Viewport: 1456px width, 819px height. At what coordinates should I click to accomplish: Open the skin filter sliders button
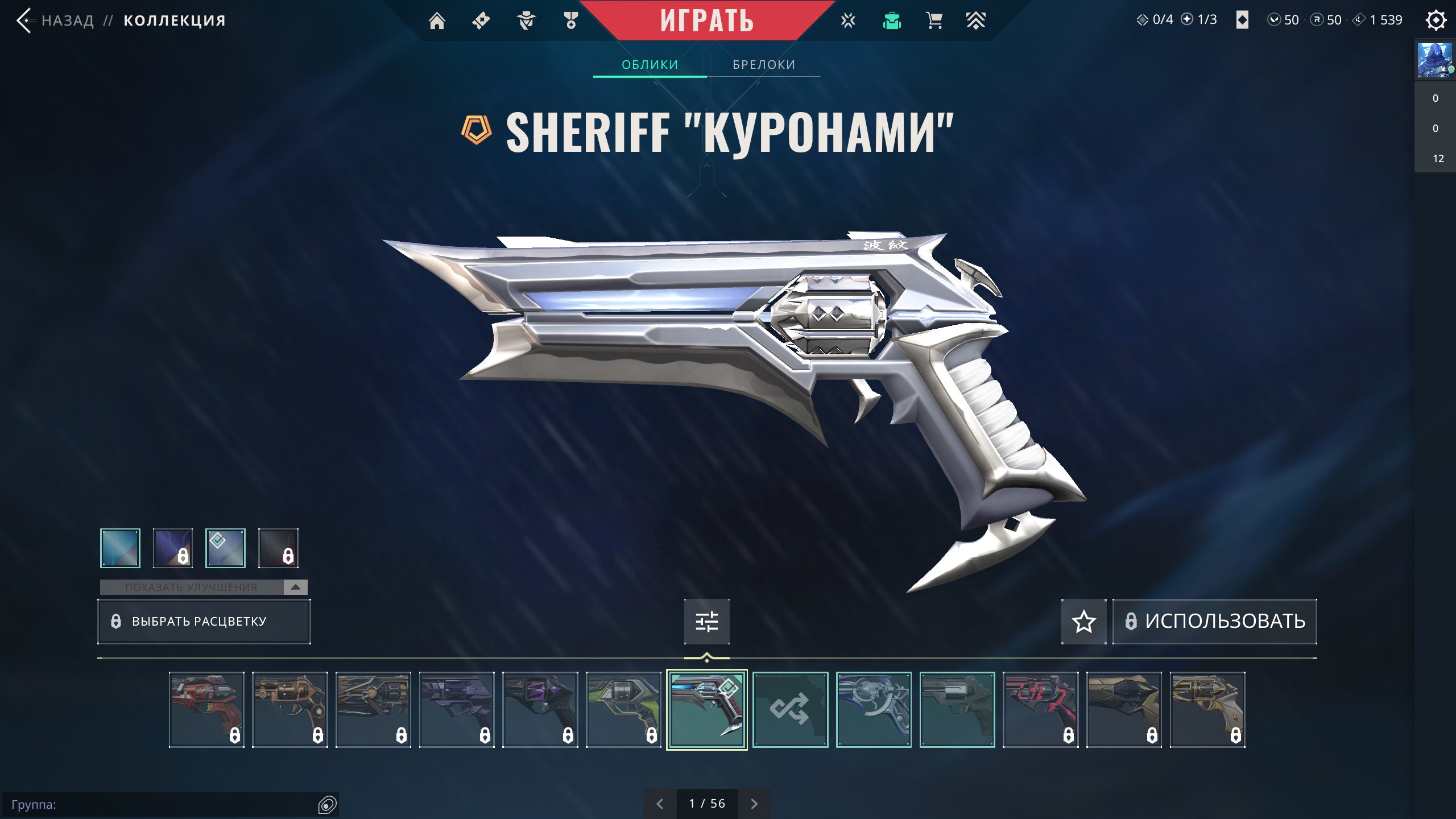pyautogui.click(x=706, y=621)
